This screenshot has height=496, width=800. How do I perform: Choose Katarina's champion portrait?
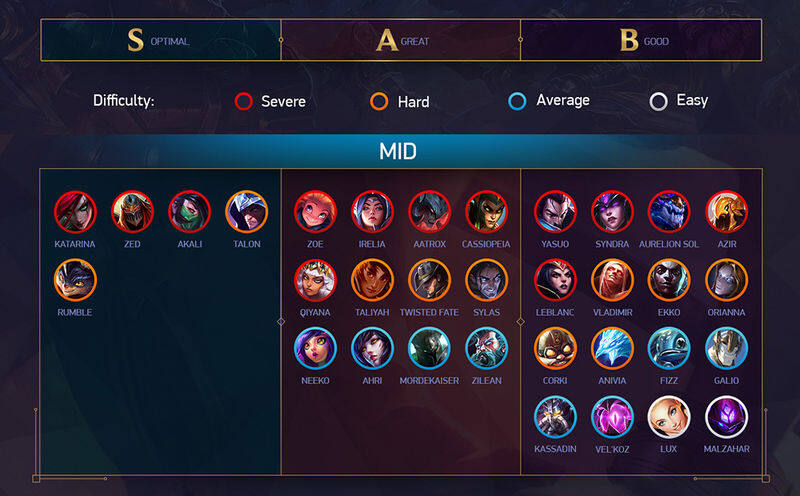click(x=76, y=211)
